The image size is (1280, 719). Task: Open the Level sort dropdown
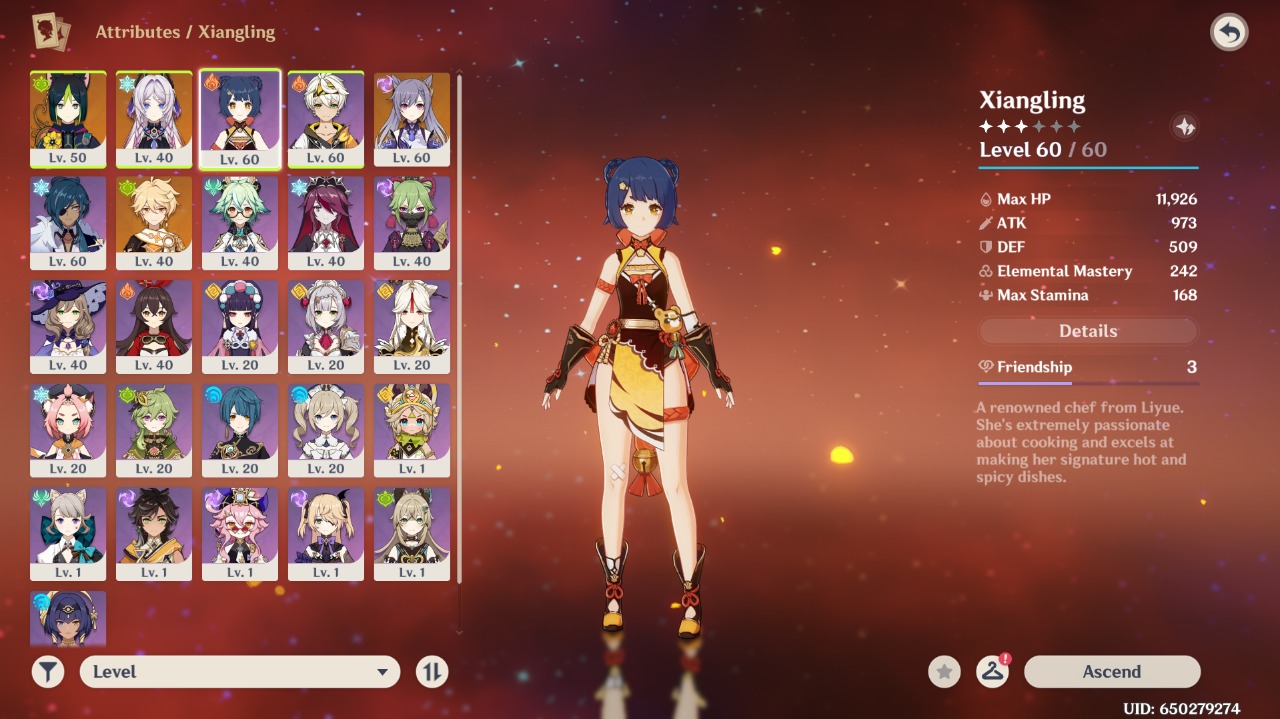click(240, 672)
